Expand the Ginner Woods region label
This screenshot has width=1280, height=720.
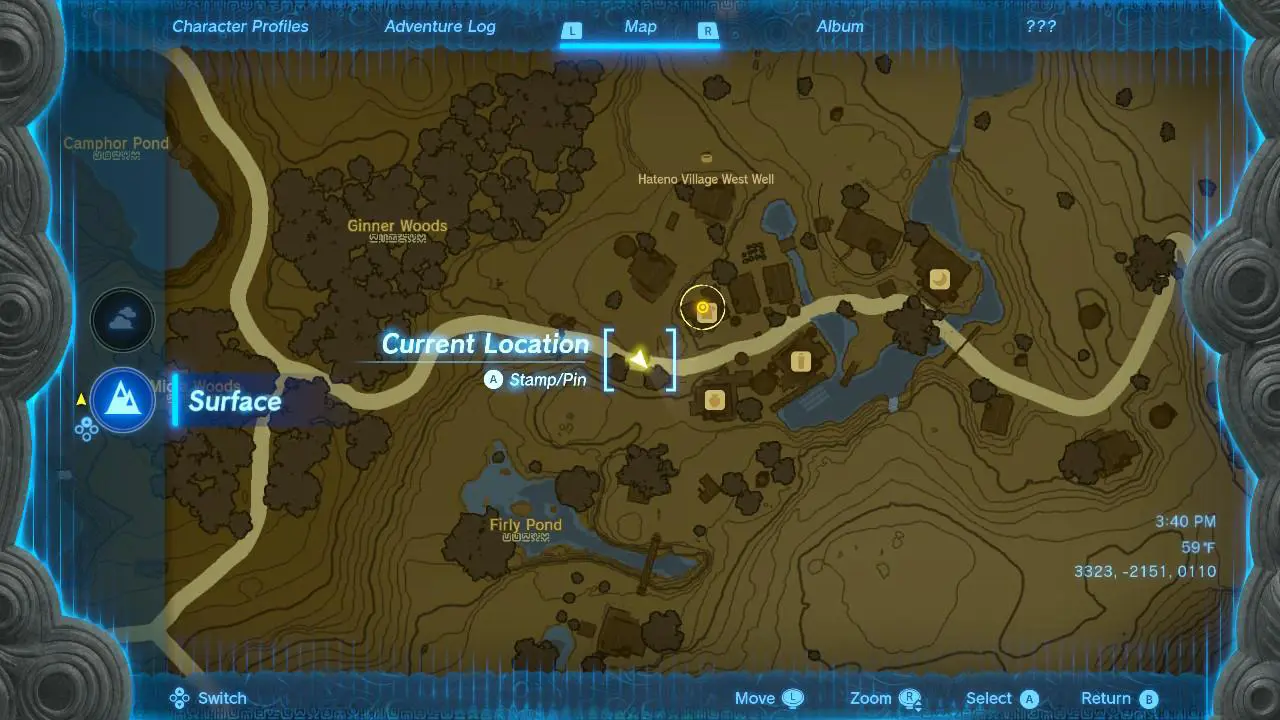pyautogui.click(x=397, y=226)
